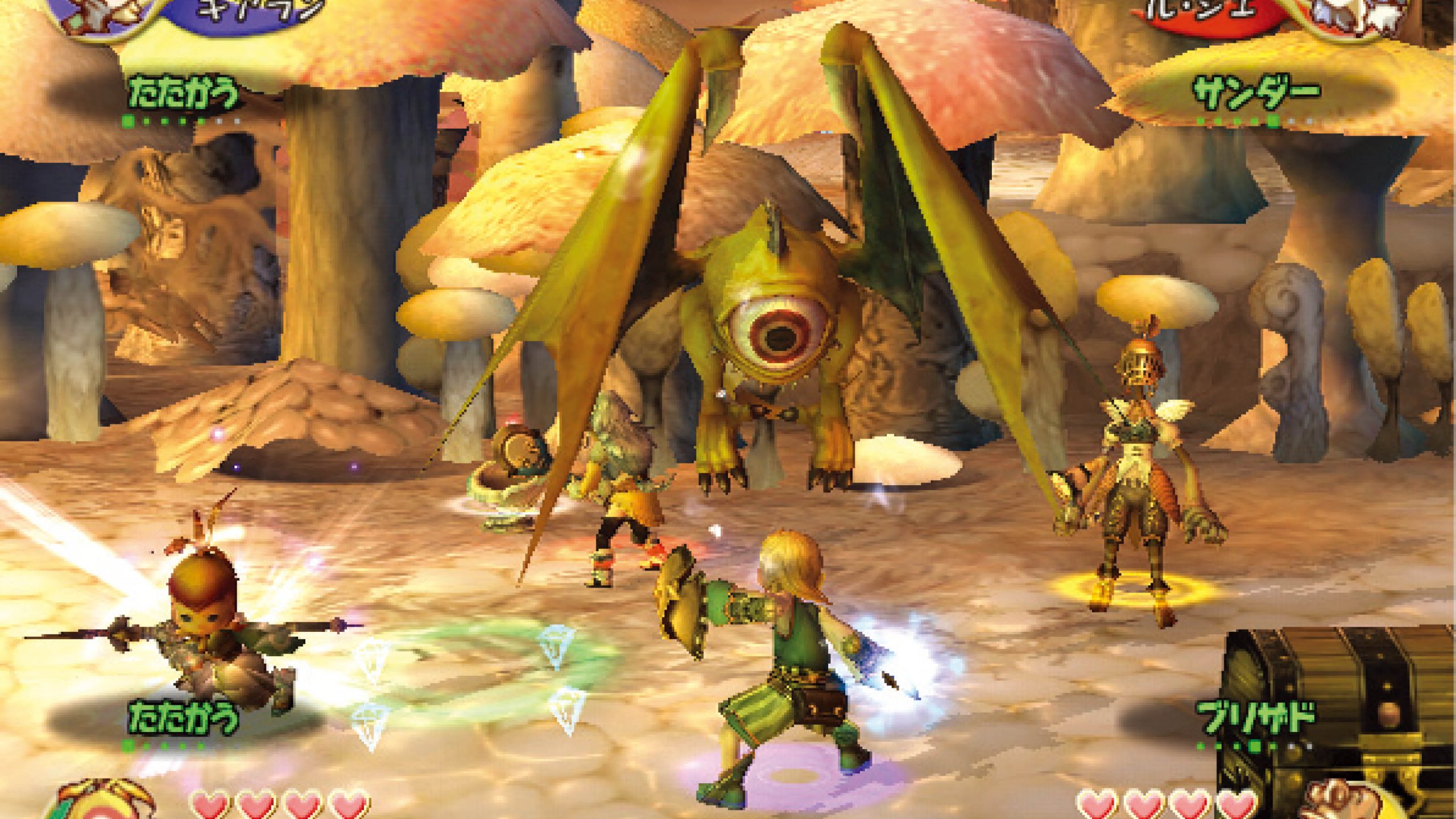Select the たたかう command above the blonde portrait

click(x=183, y=717)
